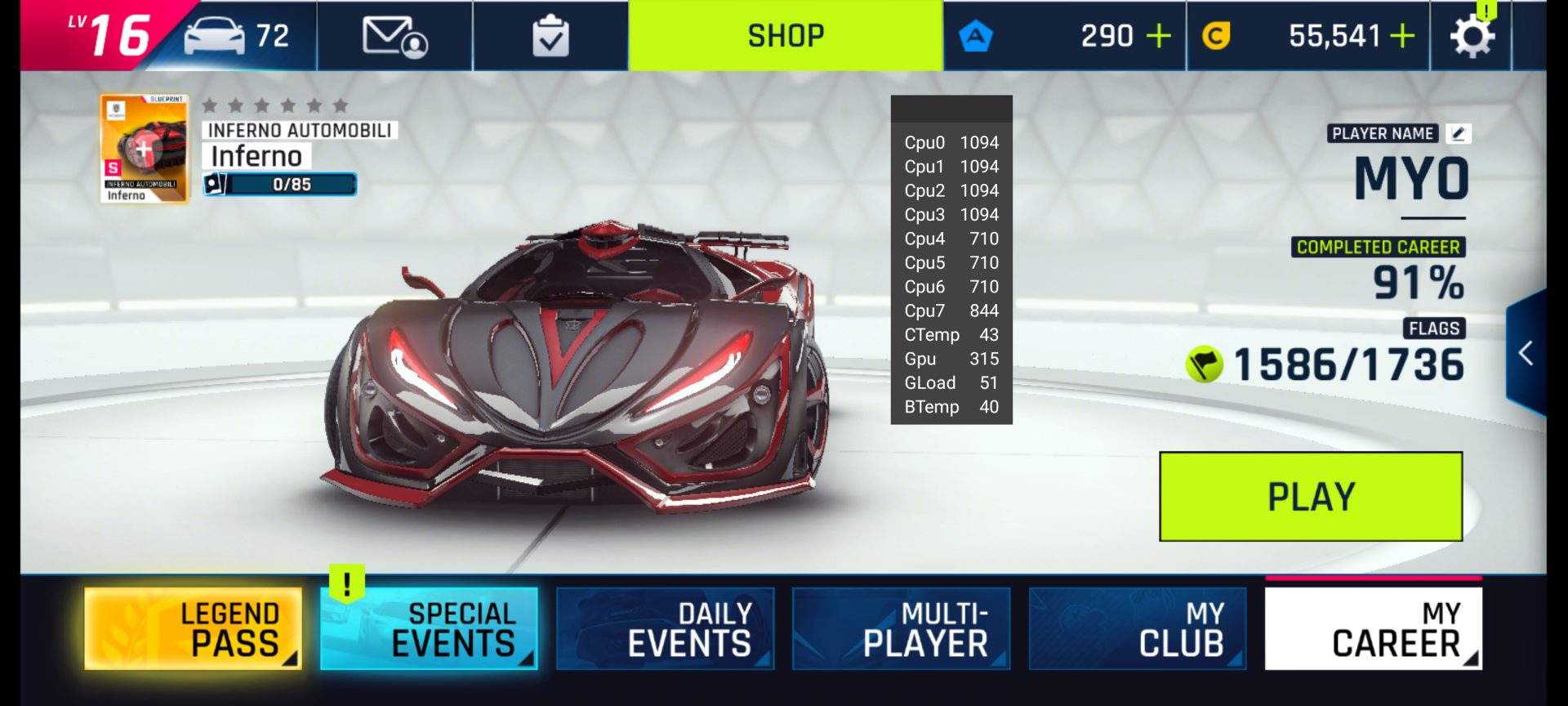The height and width of the screenshot is (706, 1568).
Task: Open the Legend Pass menu
Action: pos(194,628)
